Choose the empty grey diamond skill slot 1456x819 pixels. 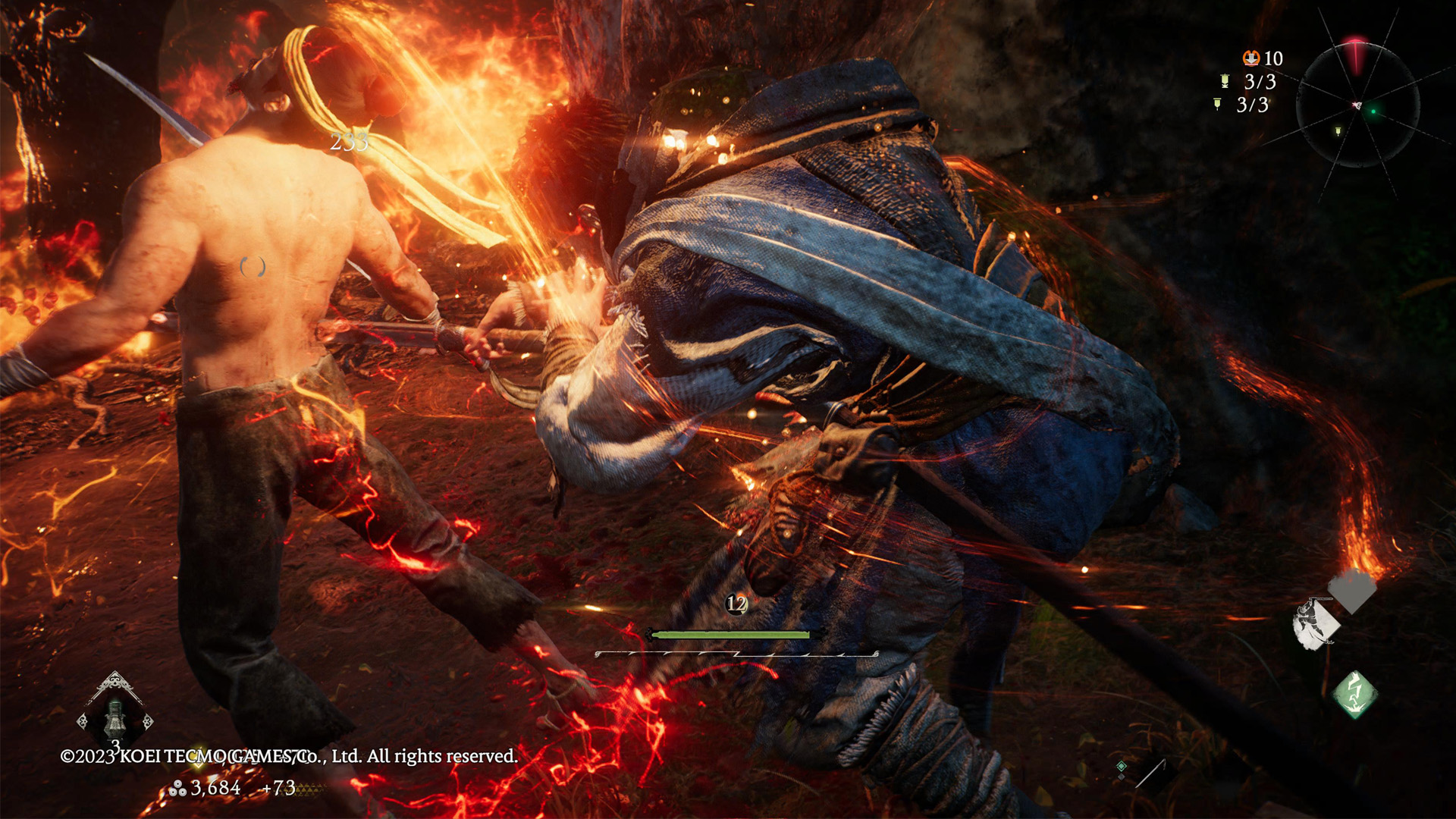tap(1353, 590)
